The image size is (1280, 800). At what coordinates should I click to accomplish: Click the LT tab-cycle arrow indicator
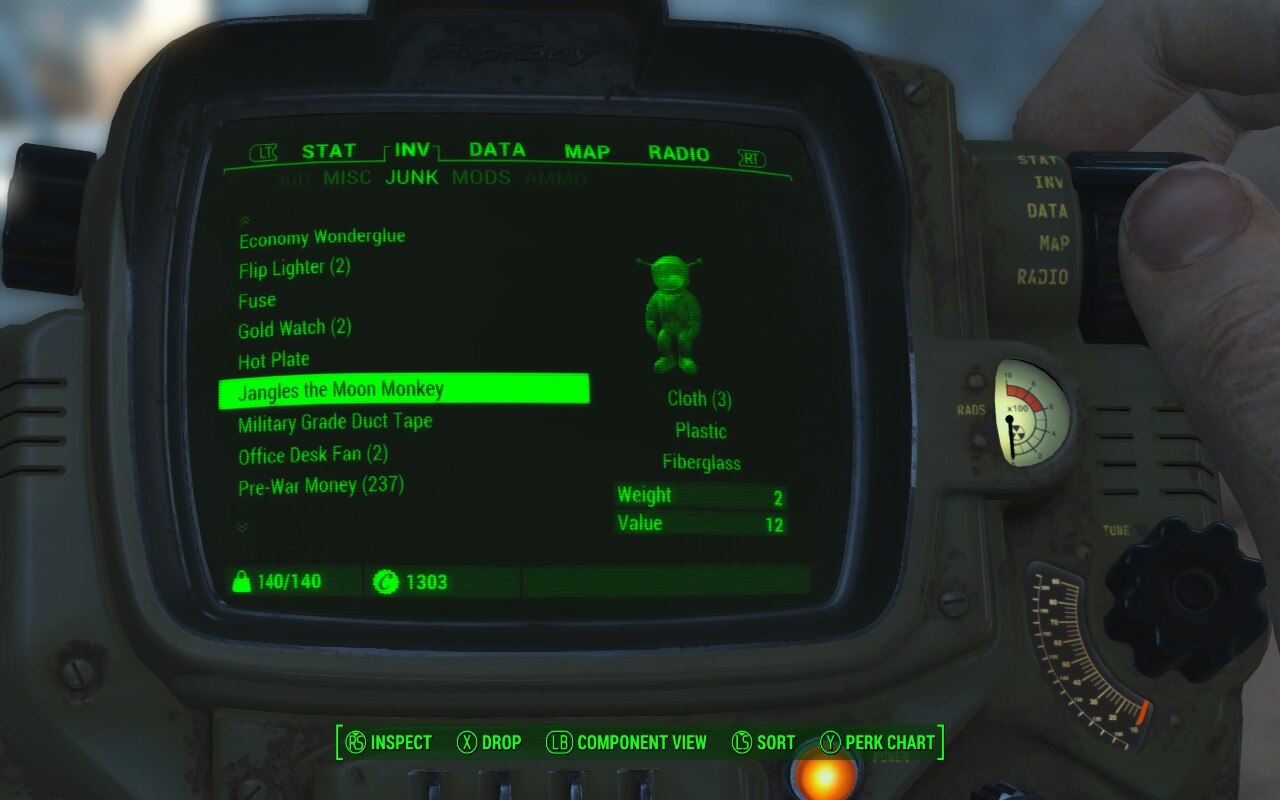(262, 152)
